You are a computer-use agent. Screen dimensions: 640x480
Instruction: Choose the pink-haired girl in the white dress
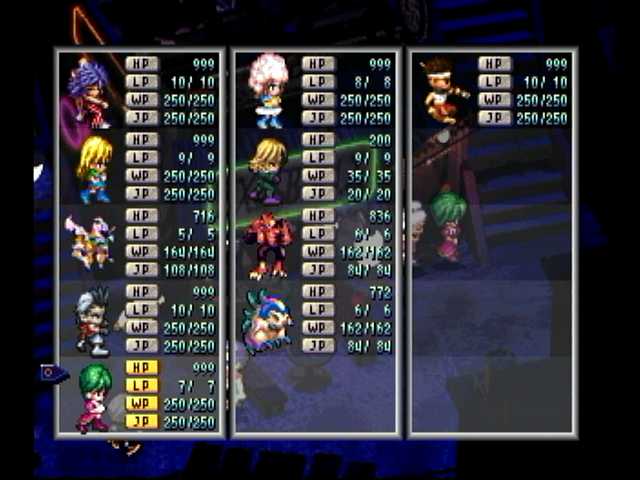coord(268,90)
